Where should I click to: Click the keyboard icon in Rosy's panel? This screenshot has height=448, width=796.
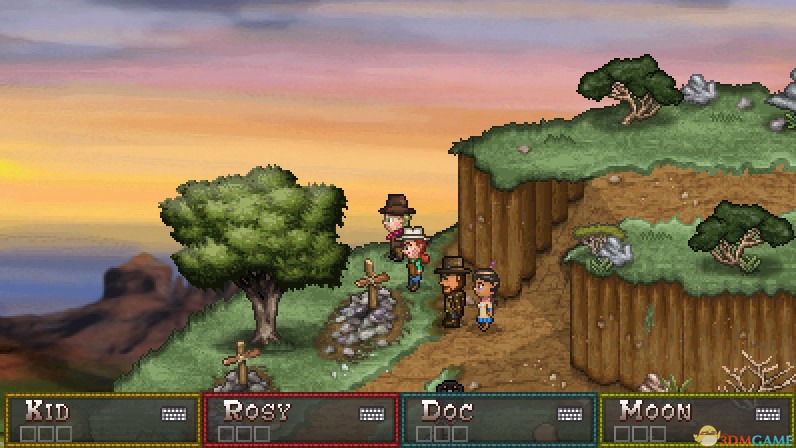pos(372,414)
